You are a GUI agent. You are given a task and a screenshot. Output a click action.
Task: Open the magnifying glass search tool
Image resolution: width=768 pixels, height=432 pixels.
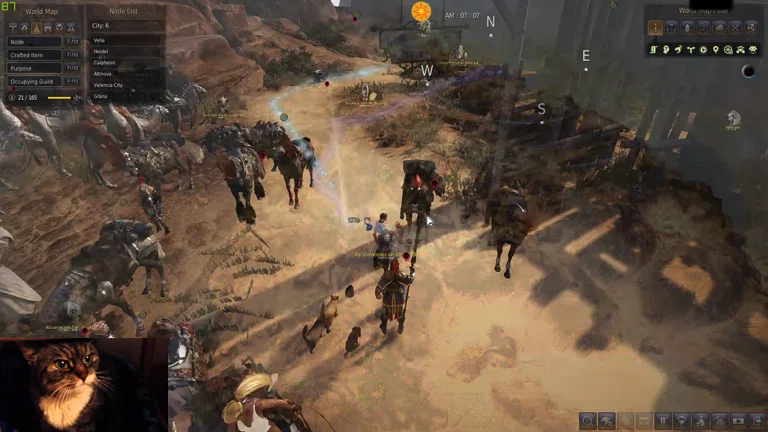pyautogui.click(x=588, y=421)
